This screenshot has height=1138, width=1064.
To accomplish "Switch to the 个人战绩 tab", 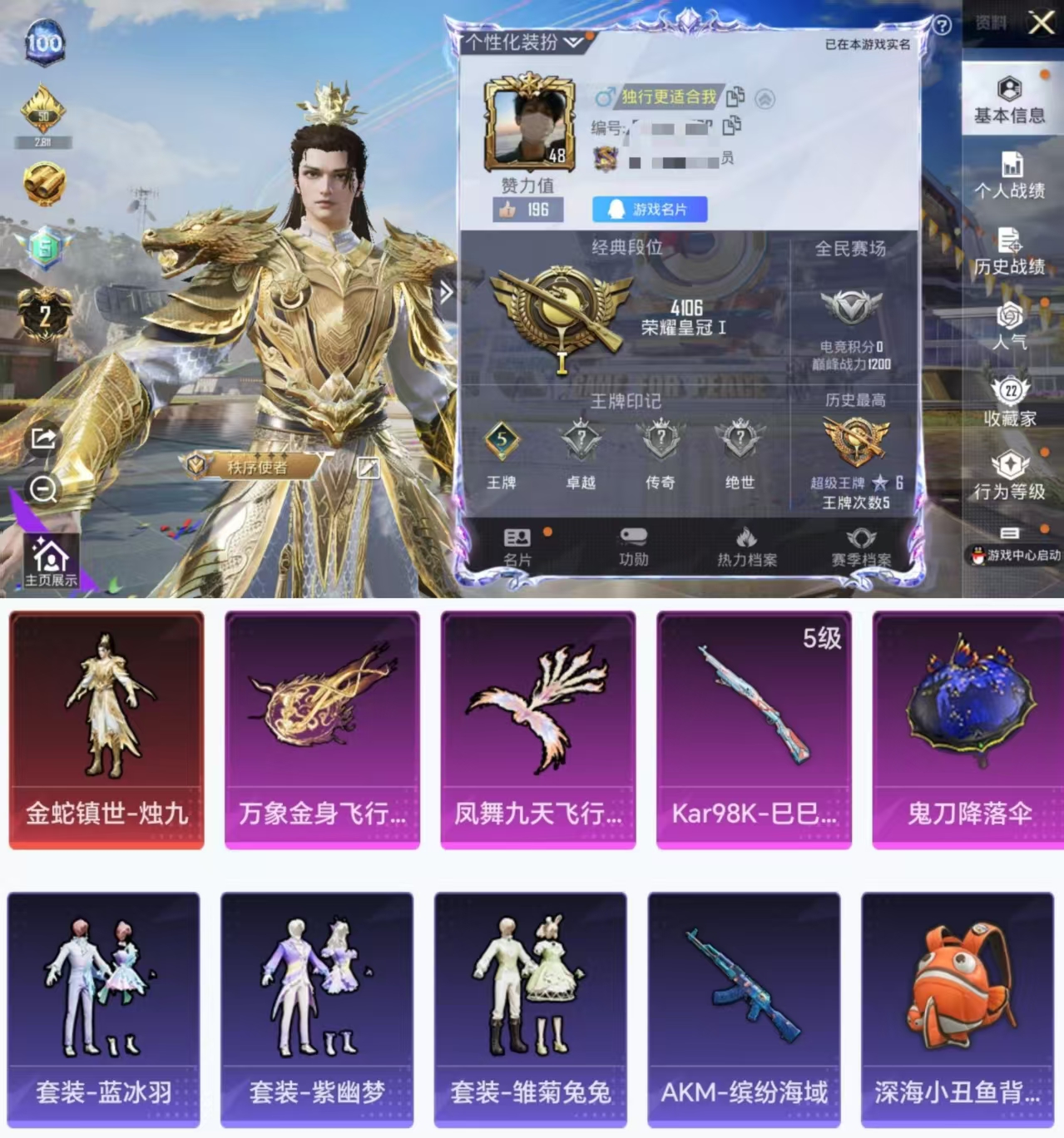I will point(1010,176).
